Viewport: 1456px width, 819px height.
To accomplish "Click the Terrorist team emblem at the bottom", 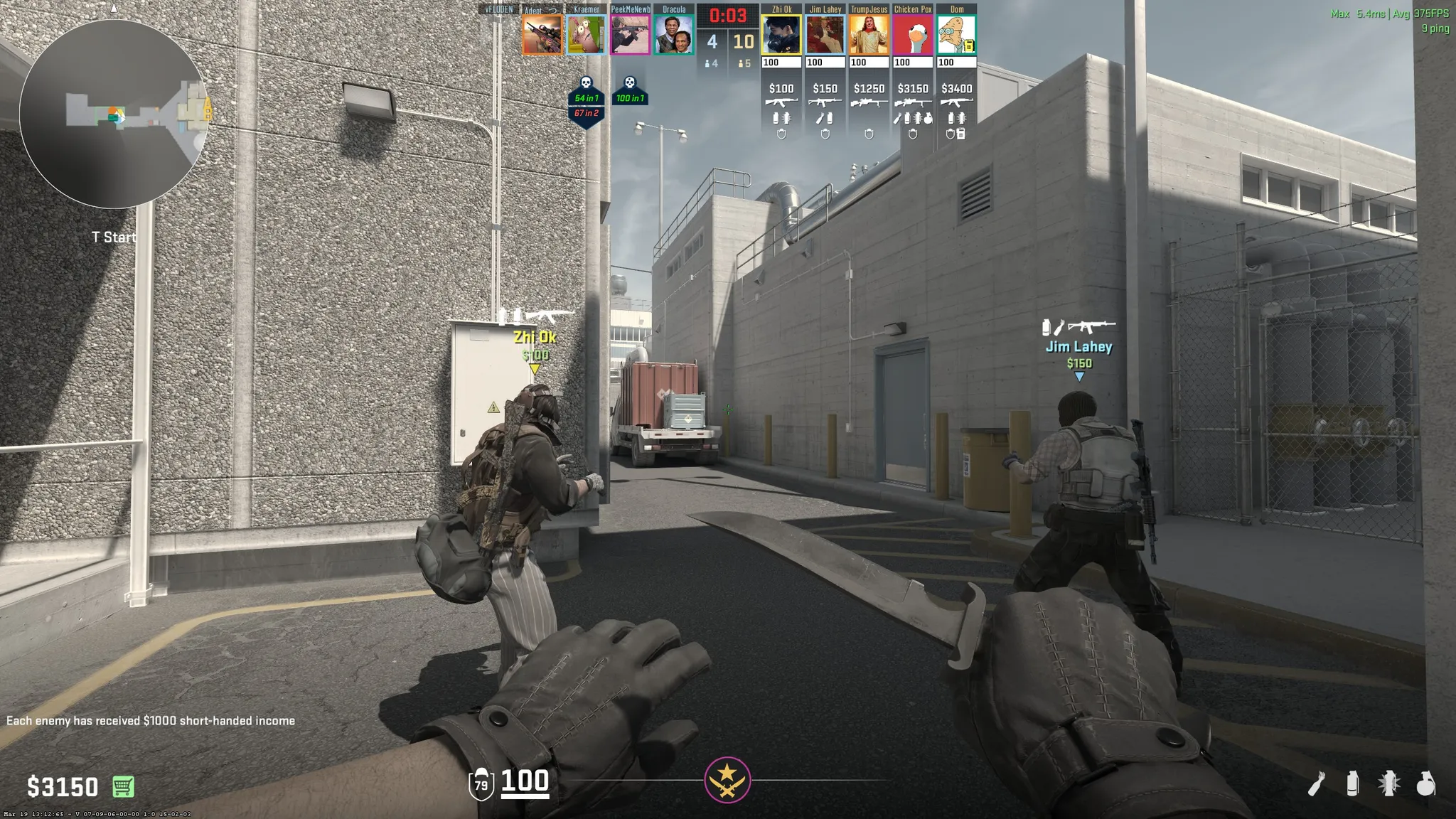I will click(x=727, y=780).
